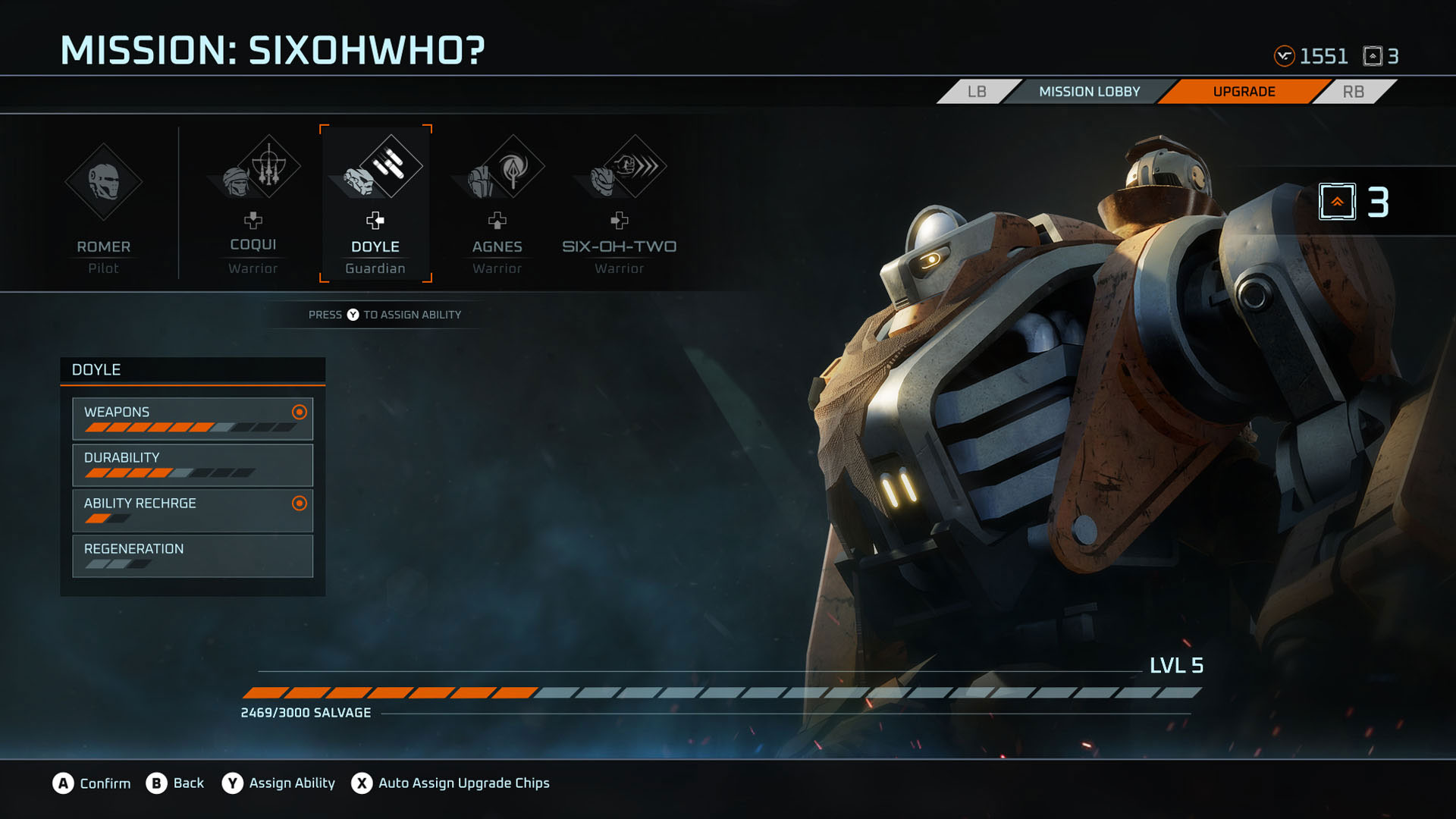Upgrade Doyle's Weapons stat

click(x=193, y=419)
